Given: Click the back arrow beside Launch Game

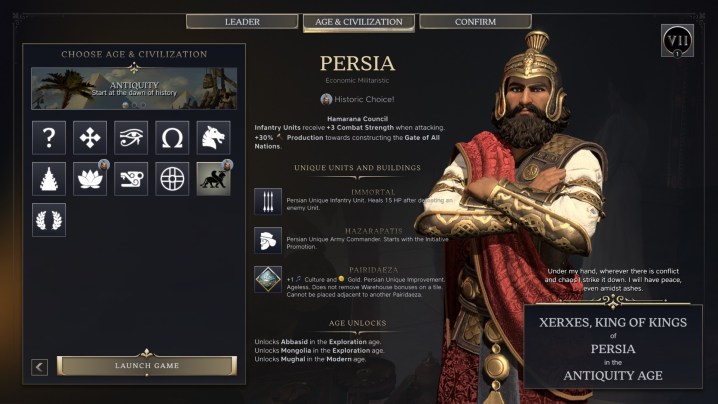Looking at the screenshot, I should [x=40, y=367].
